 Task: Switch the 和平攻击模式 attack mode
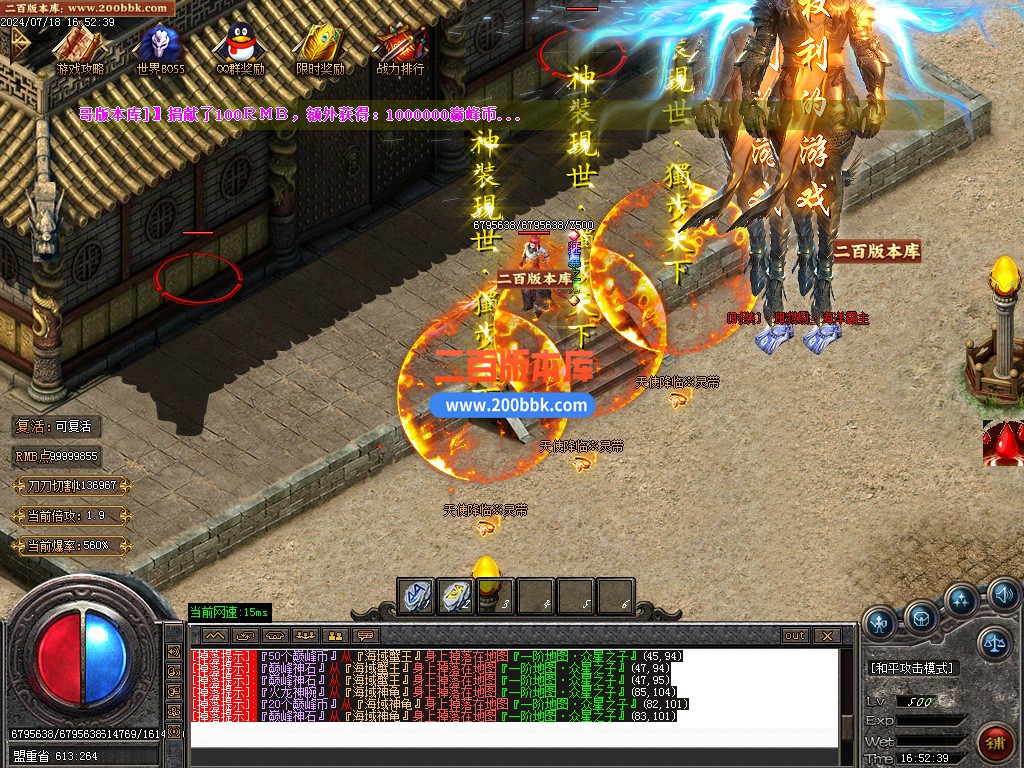pyautogui.click(x=912, y=668)
